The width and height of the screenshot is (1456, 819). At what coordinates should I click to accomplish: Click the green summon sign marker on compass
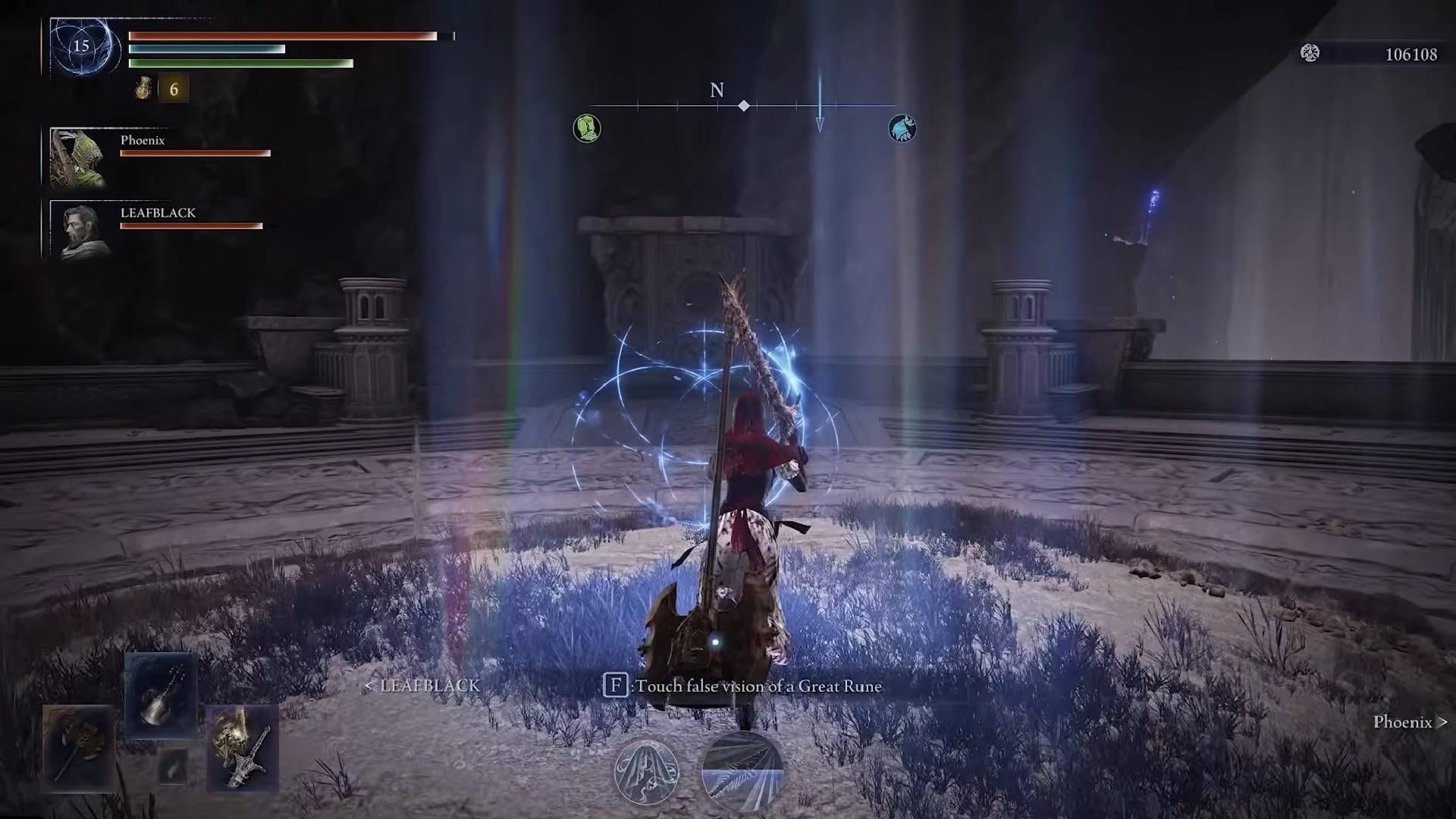coord(587,128)
